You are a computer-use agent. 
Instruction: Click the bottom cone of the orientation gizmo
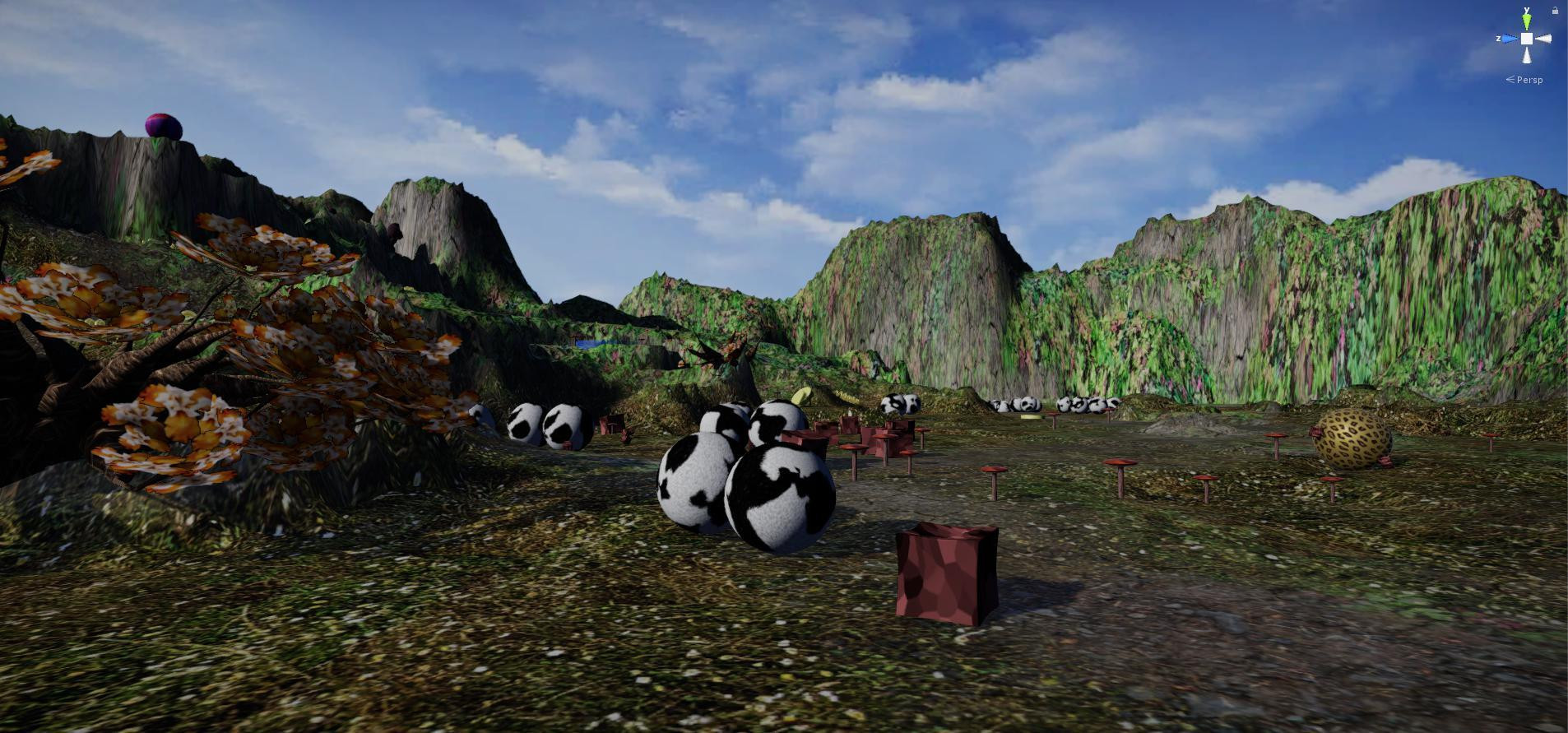[x=1526, y=55]
